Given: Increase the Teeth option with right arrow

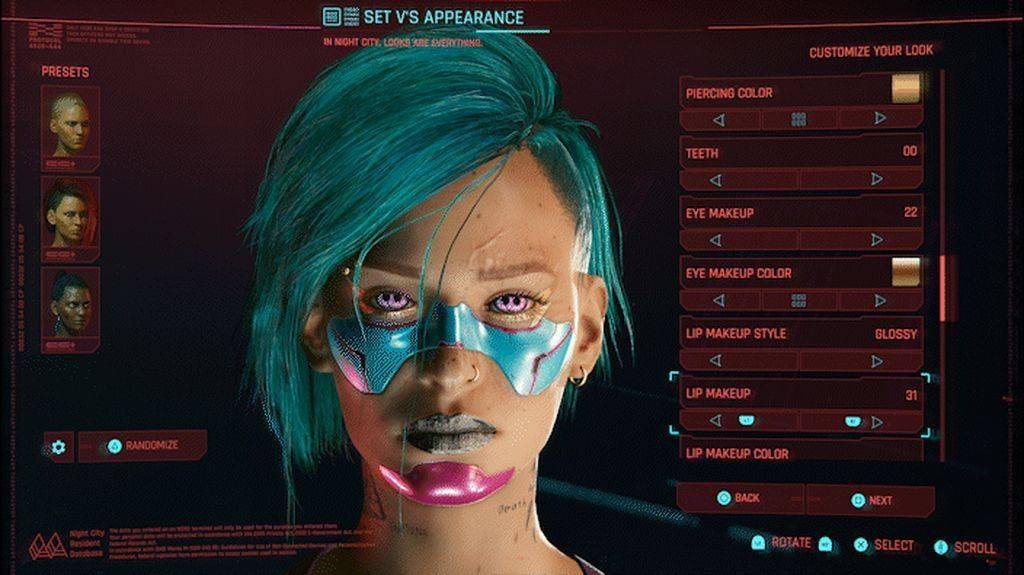Looking at the screenshot, I should click(x=877, y=180).
